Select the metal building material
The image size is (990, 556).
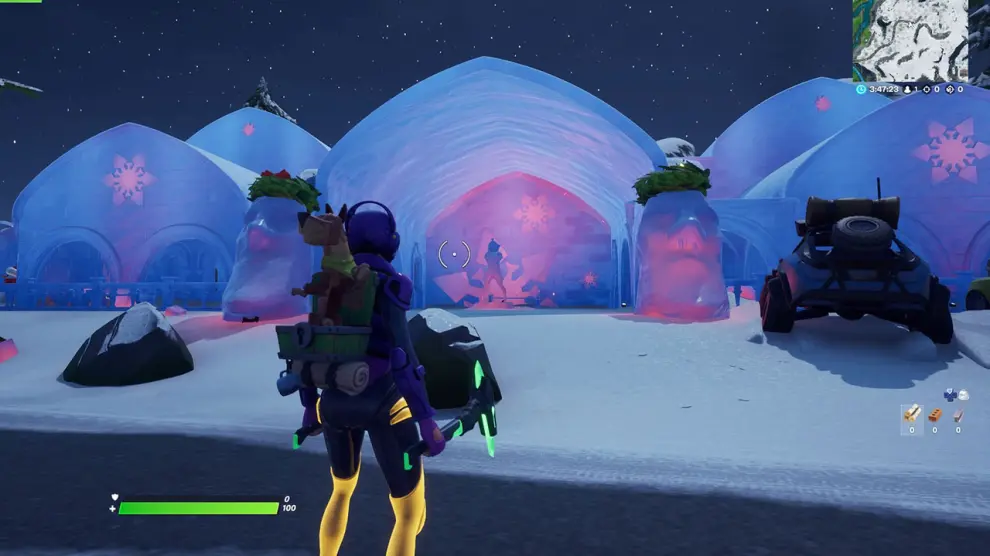point(957,414)
